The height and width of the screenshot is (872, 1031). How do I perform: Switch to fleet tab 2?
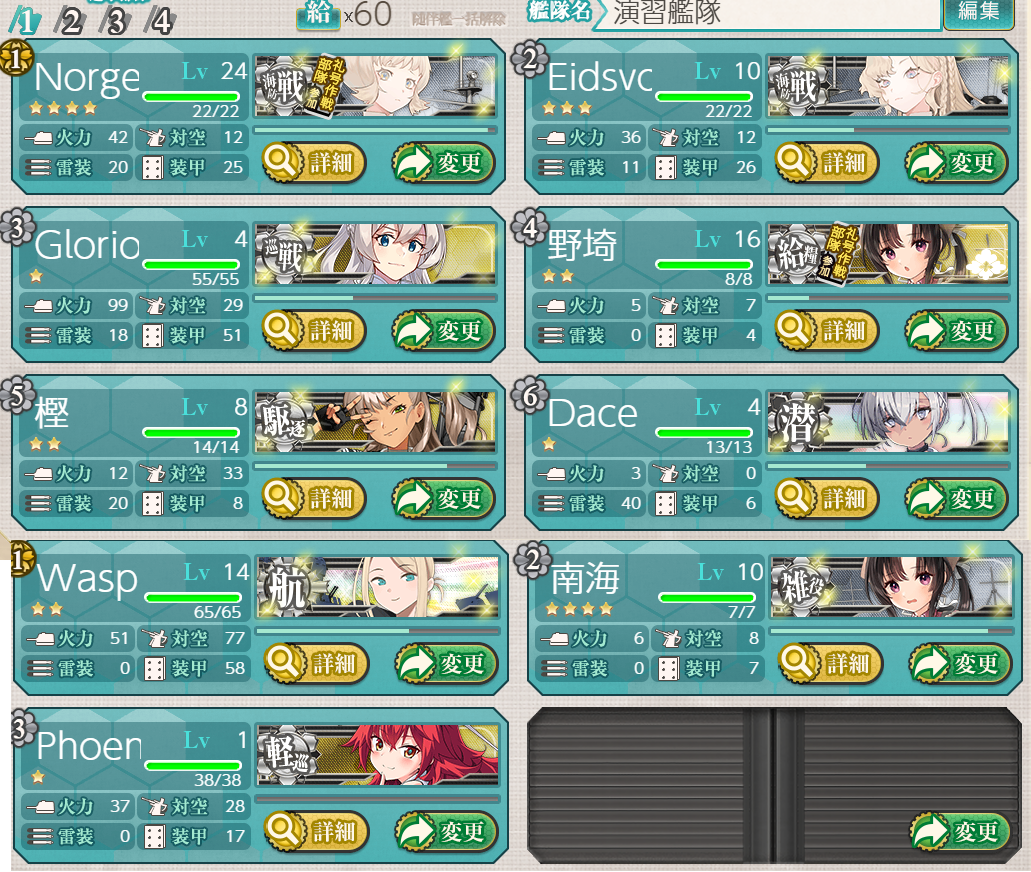click(x=71, y=20)
